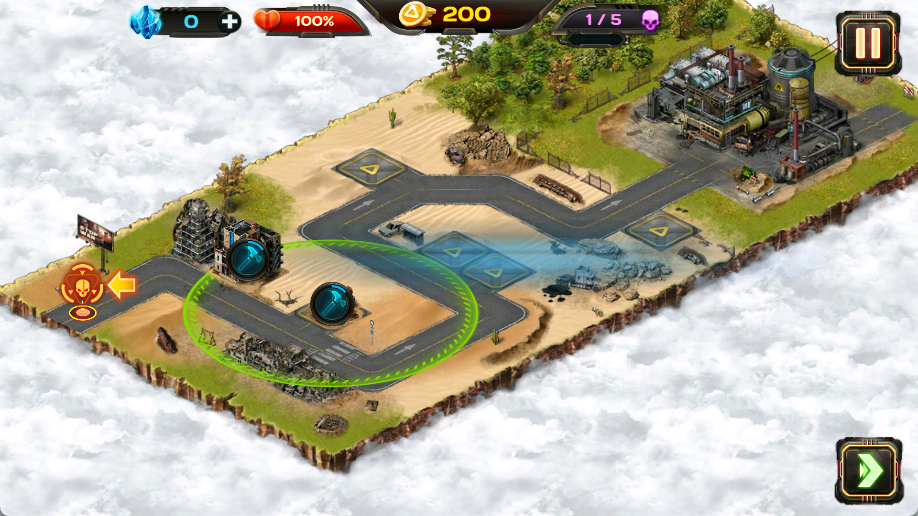This screenshot has height=516, width=918.
Task: Add more blue crystals with the plus button
Action: (x=229, y=20)
